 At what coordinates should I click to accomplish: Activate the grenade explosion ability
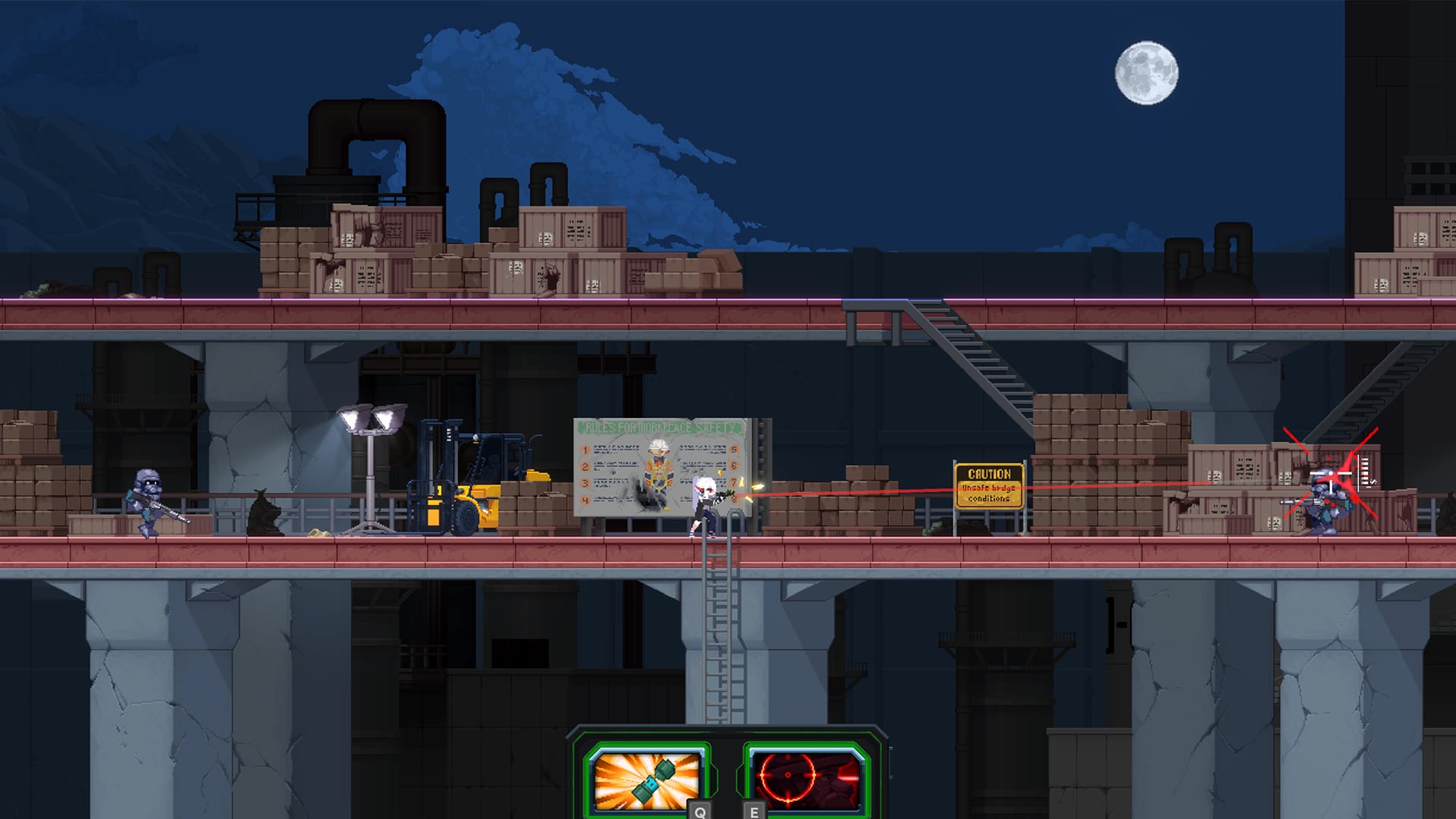point(645,778)
